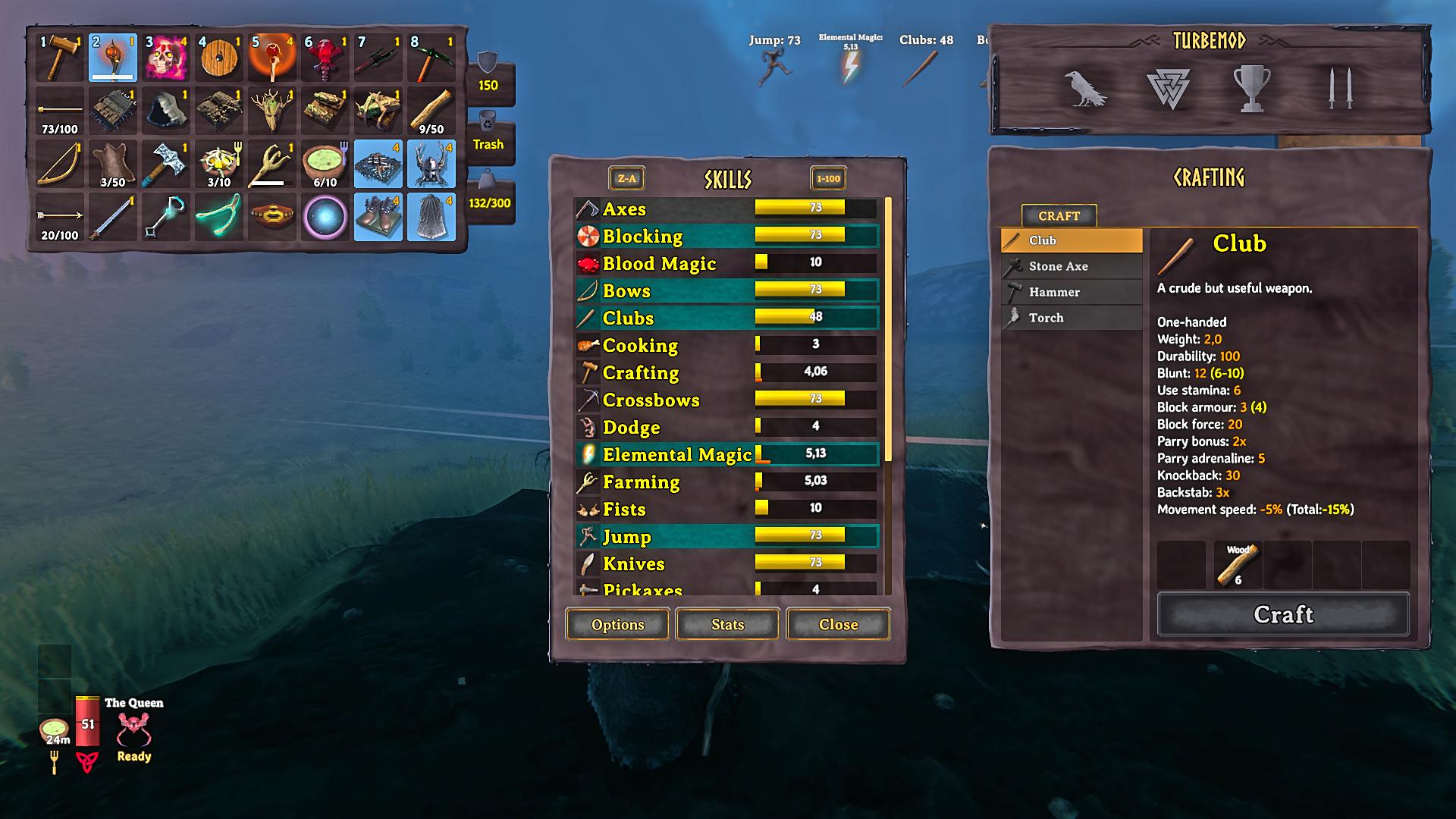Click the Trash button
Viewport: 1456px width, 819px height.
point(488,135)
